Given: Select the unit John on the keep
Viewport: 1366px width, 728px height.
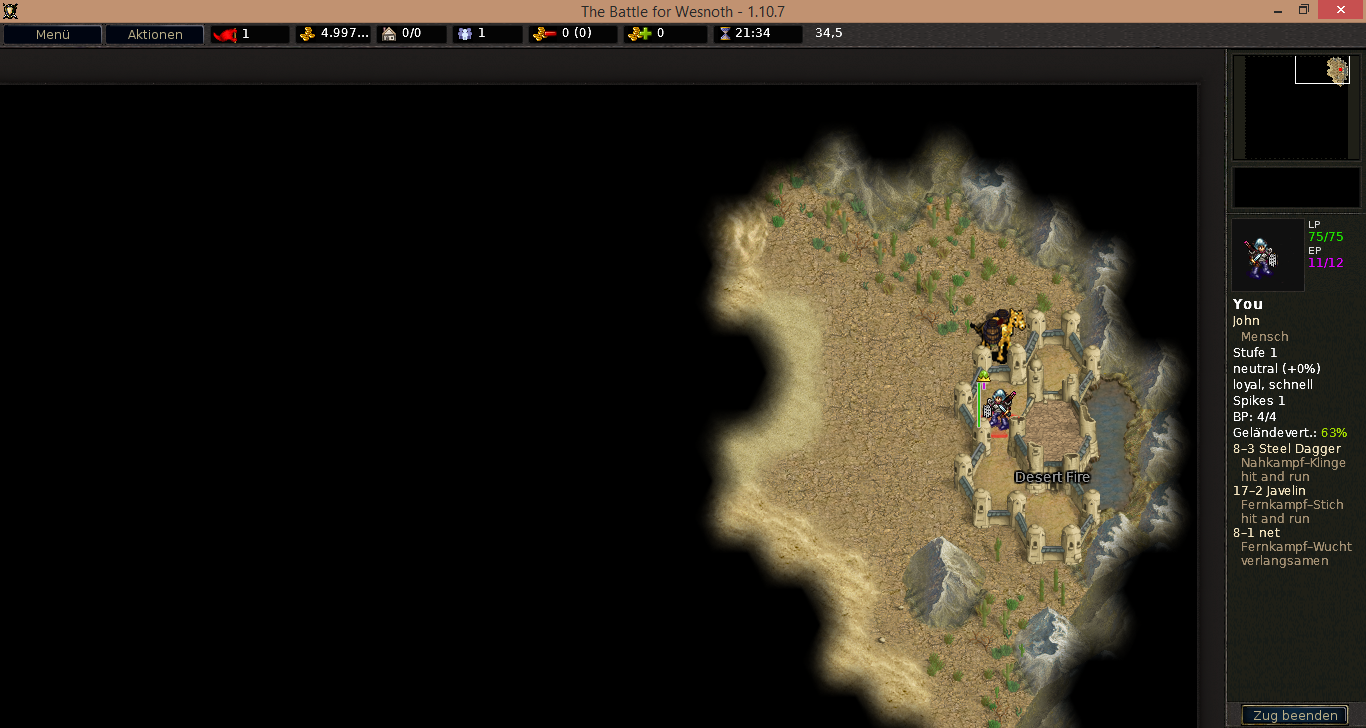Looking at the screenshot, I should [x=999, y=410].
